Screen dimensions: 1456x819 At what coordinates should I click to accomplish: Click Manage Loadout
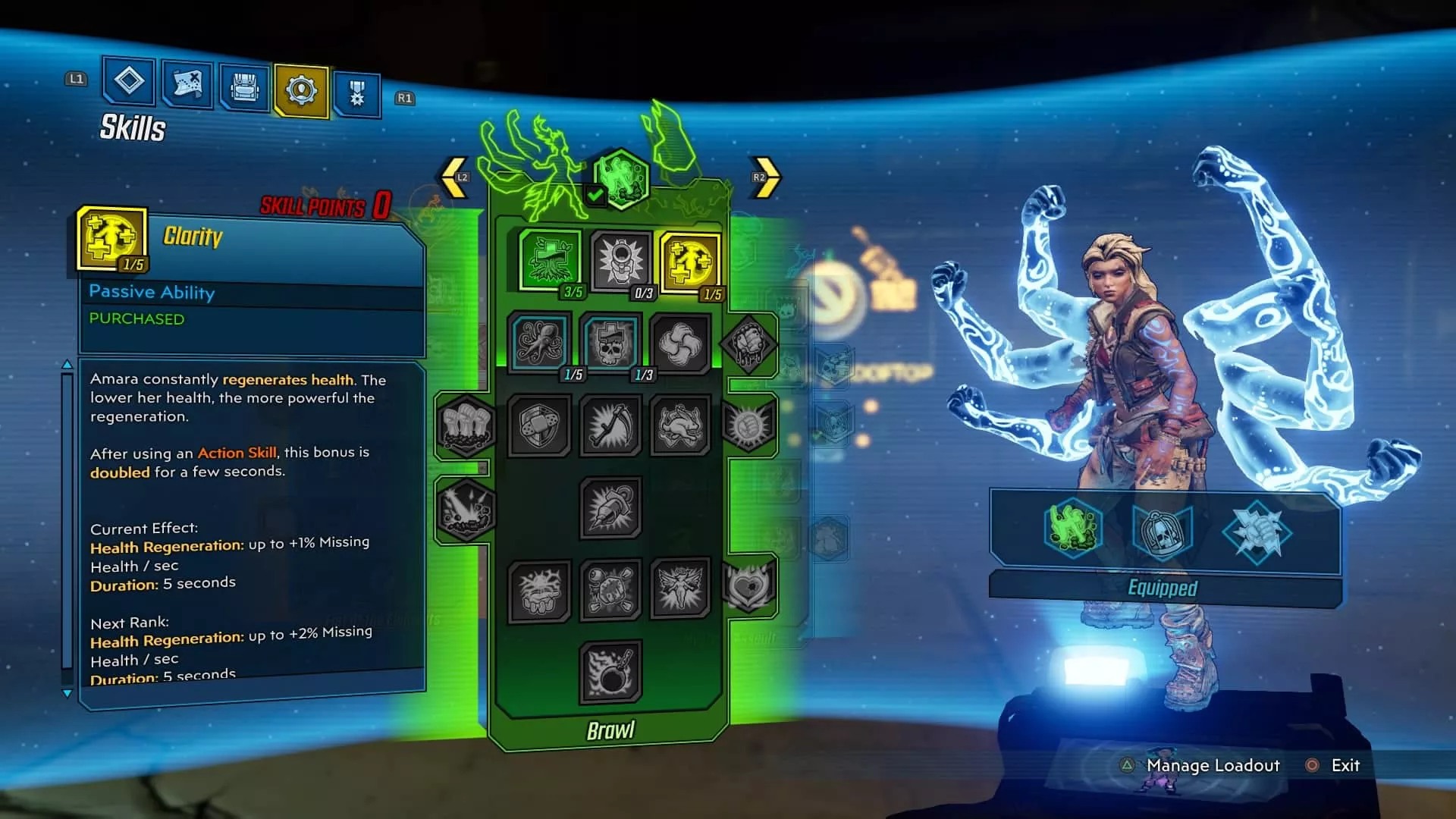coord(1211,766)
